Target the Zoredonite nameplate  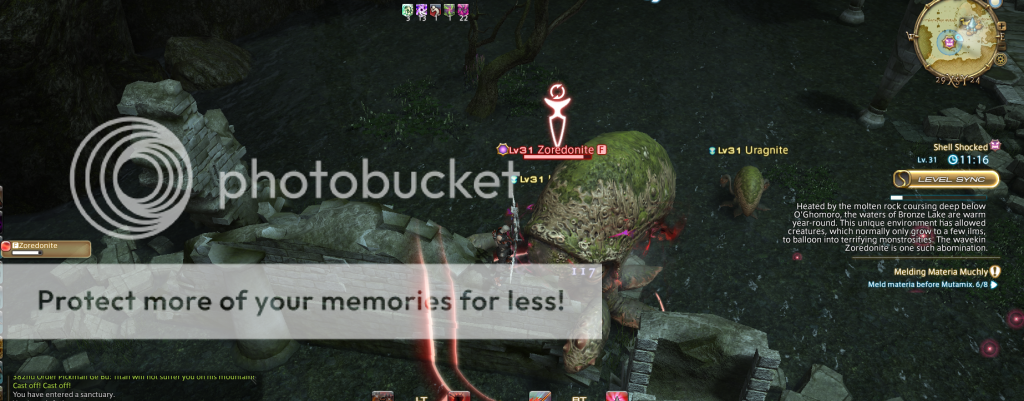(570, 150)
